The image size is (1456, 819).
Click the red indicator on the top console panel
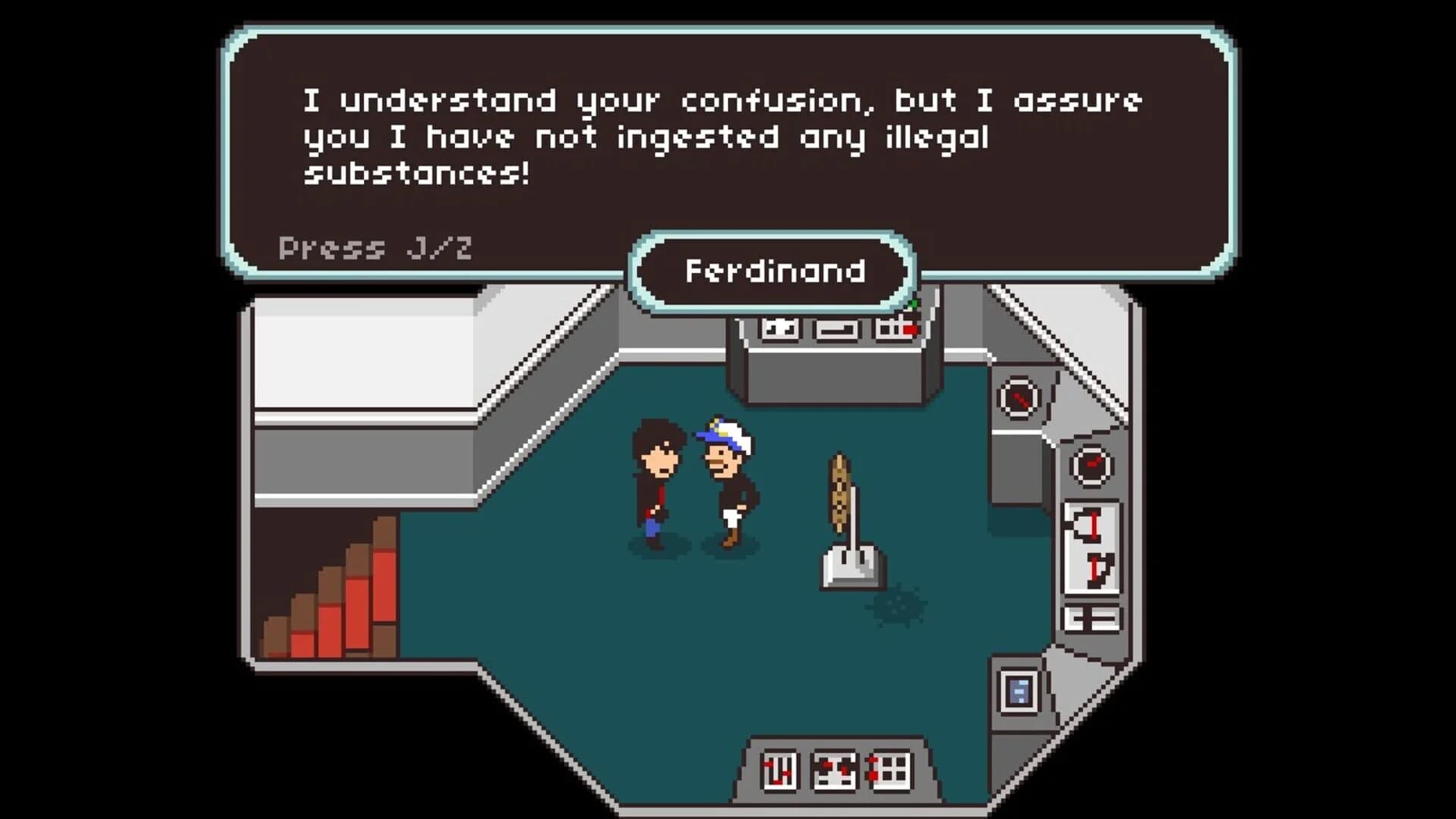(910, 329)
